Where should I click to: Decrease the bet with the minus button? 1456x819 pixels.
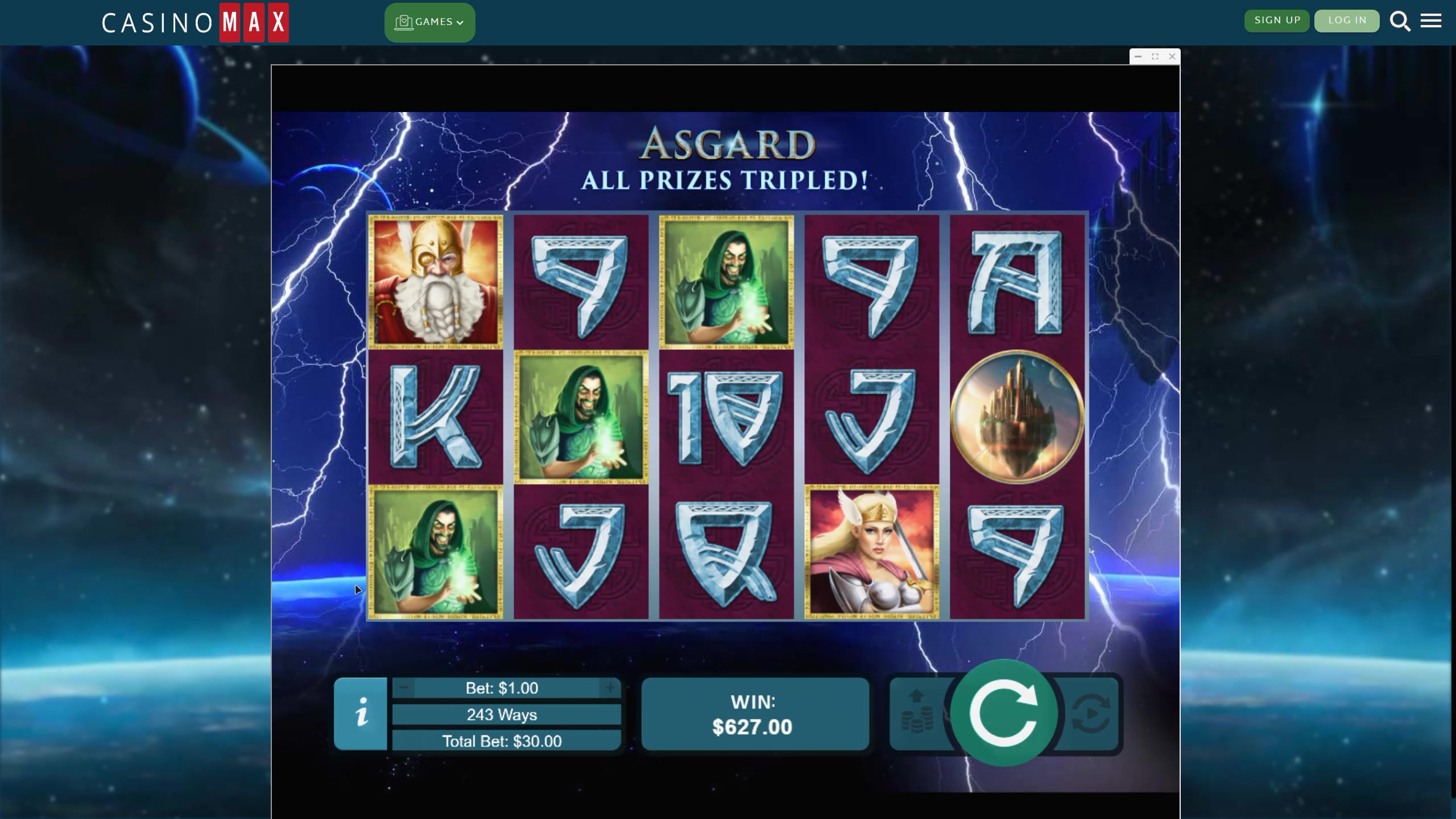pos(404,688)
